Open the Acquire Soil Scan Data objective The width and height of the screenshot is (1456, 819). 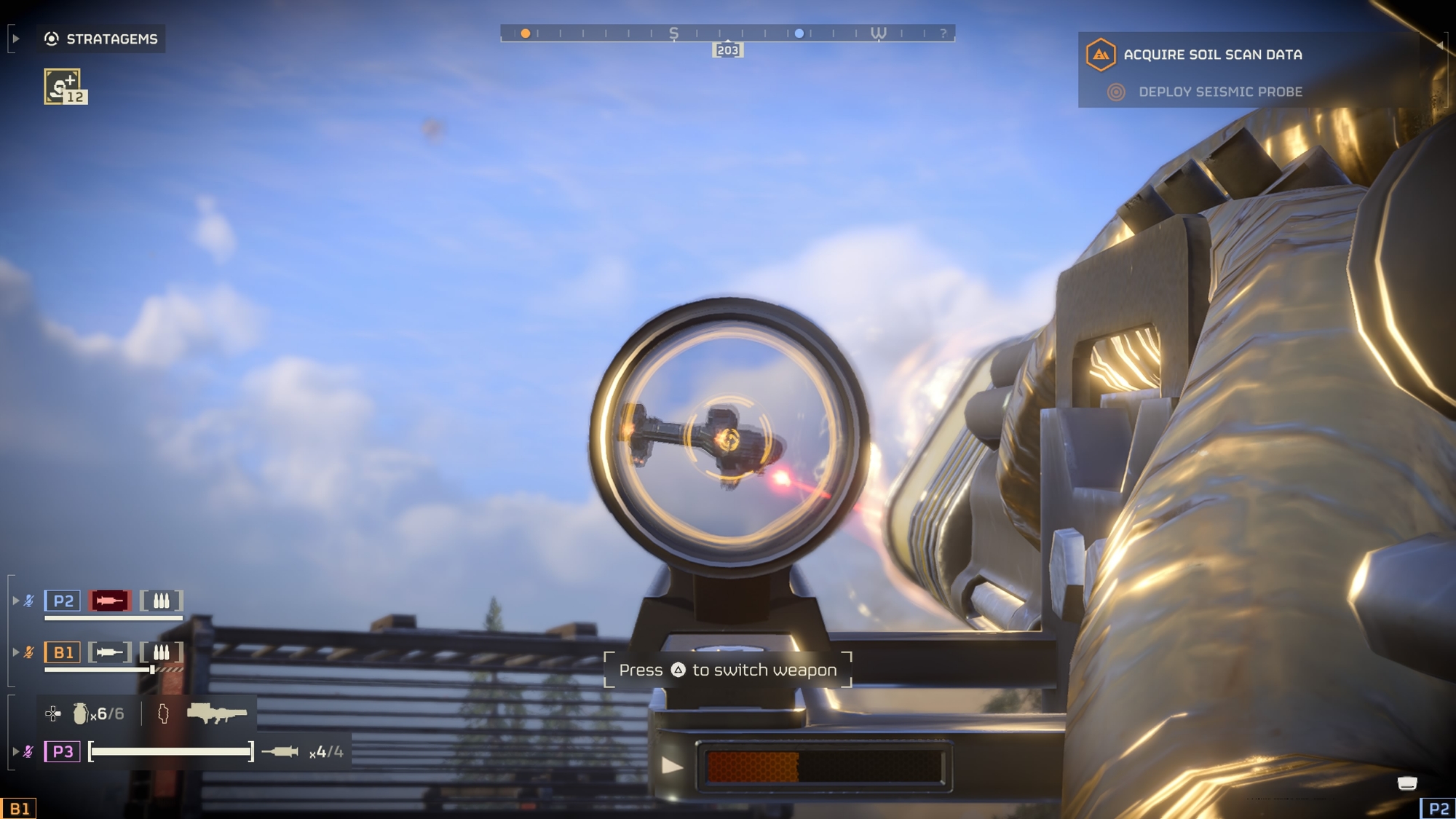(x=1212, y=55)
